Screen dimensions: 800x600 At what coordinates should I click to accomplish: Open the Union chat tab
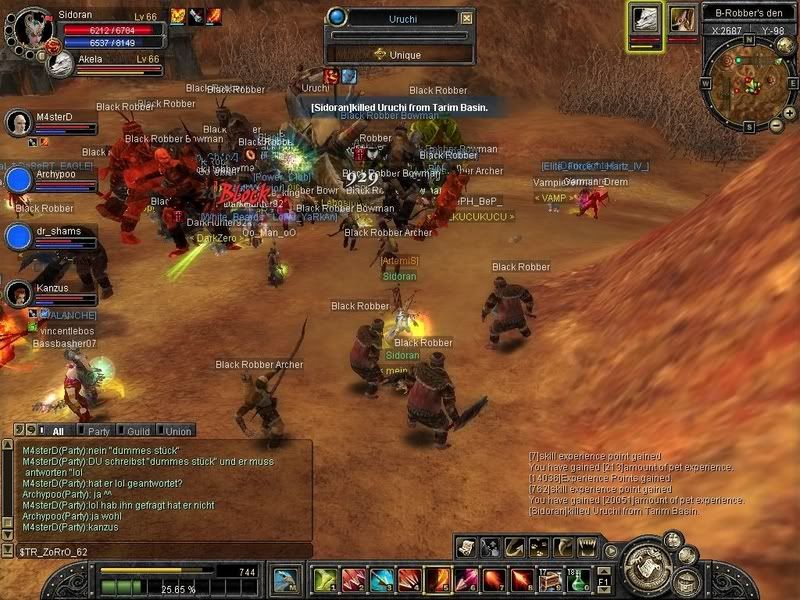[x=177, y=431]
